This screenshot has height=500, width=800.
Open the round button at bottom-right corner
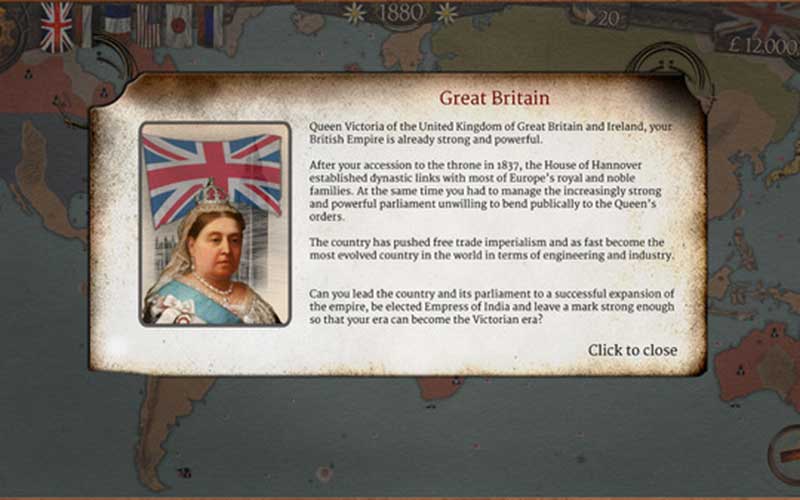pos(787,456)
